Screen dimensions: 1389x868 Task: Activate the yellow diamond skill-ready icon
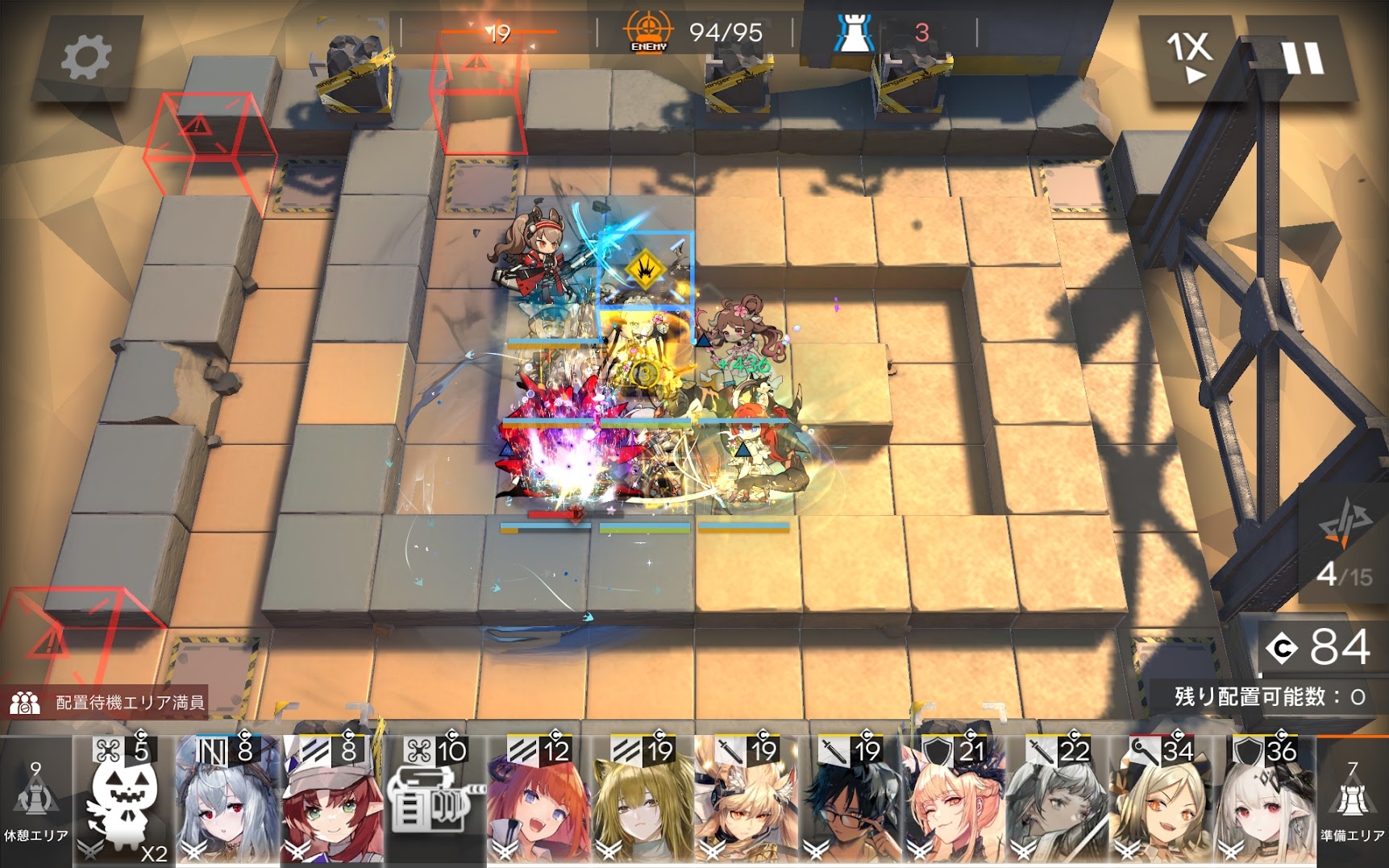point(645,268)
